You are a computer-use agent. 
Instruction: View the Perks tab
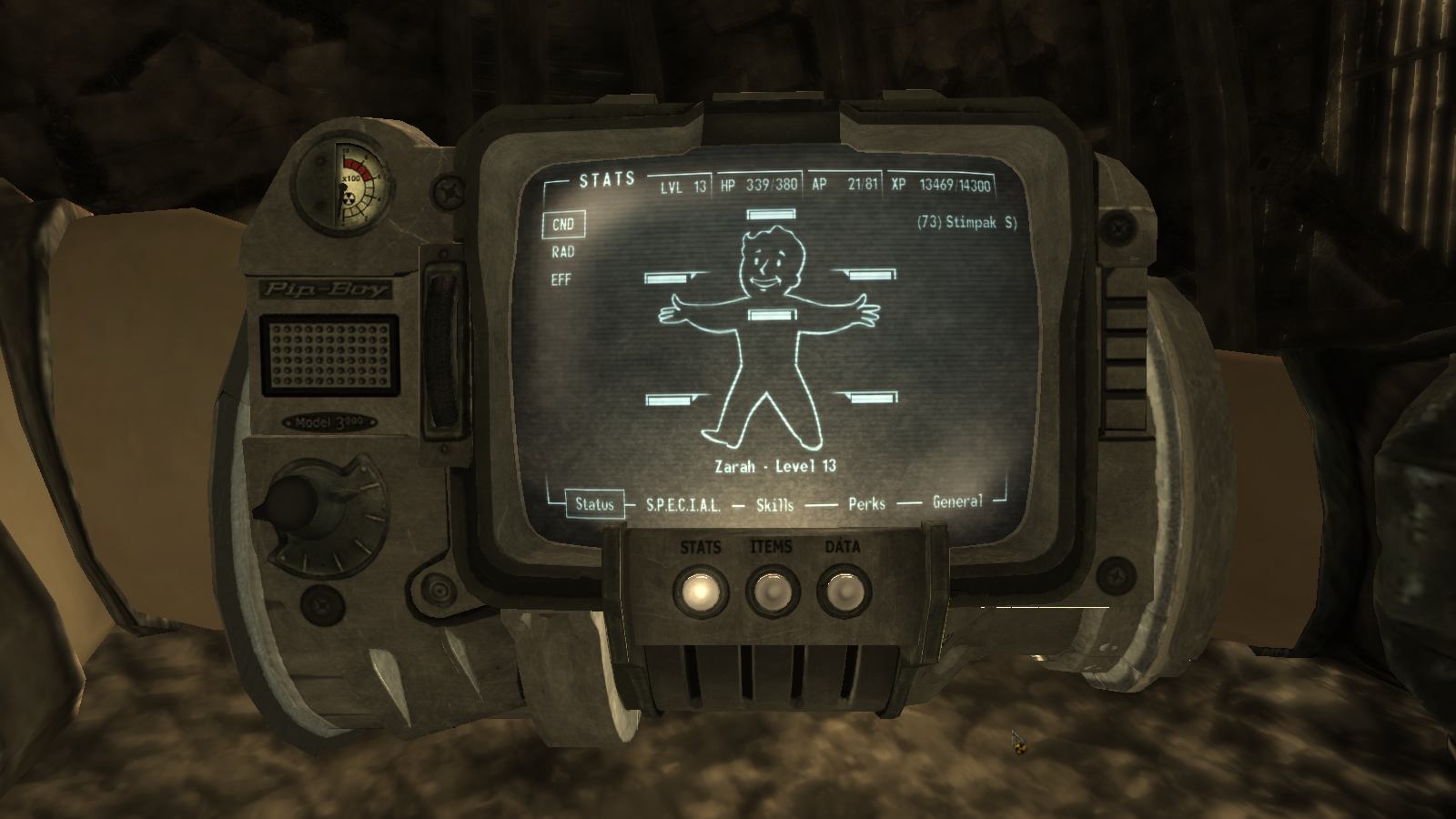pyautogui.click(x=866, y=502)
